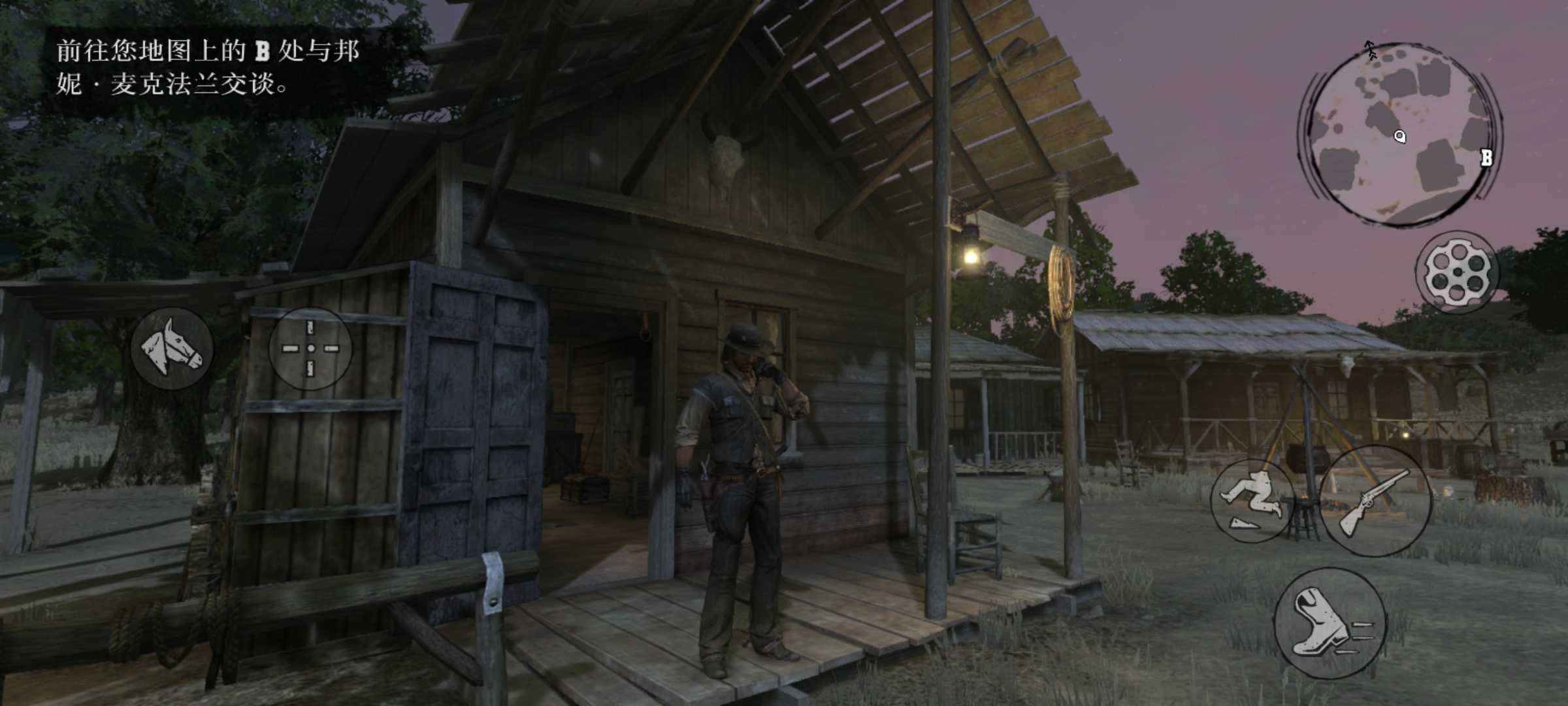This screenshot has height=706, width=1568.
Task: Tap the revolver cylinder weapon wheel
Action: pos(1458,271)
